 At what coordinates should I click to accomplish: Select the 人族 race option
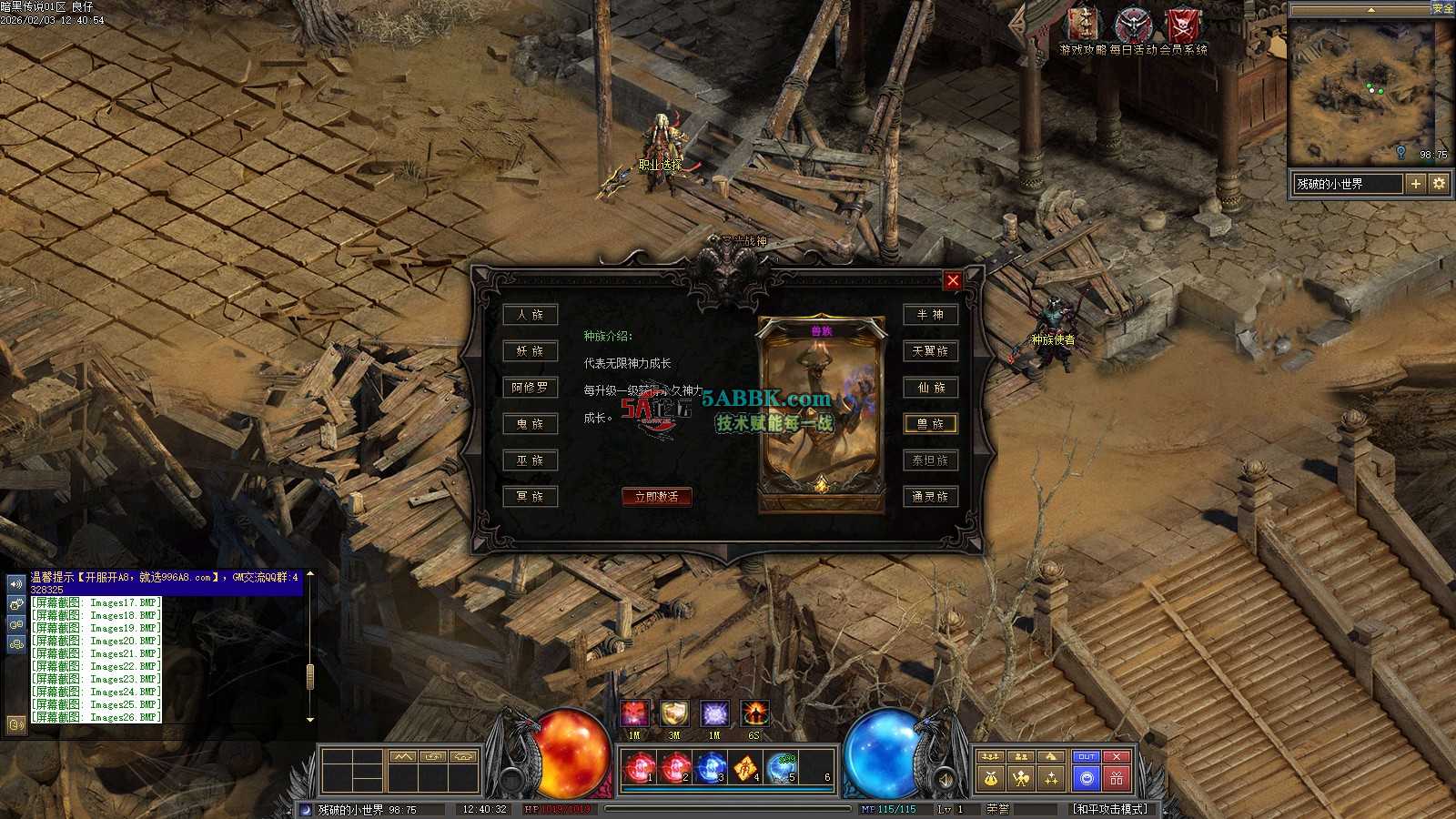pyautogui.click(x=531, y=315)
